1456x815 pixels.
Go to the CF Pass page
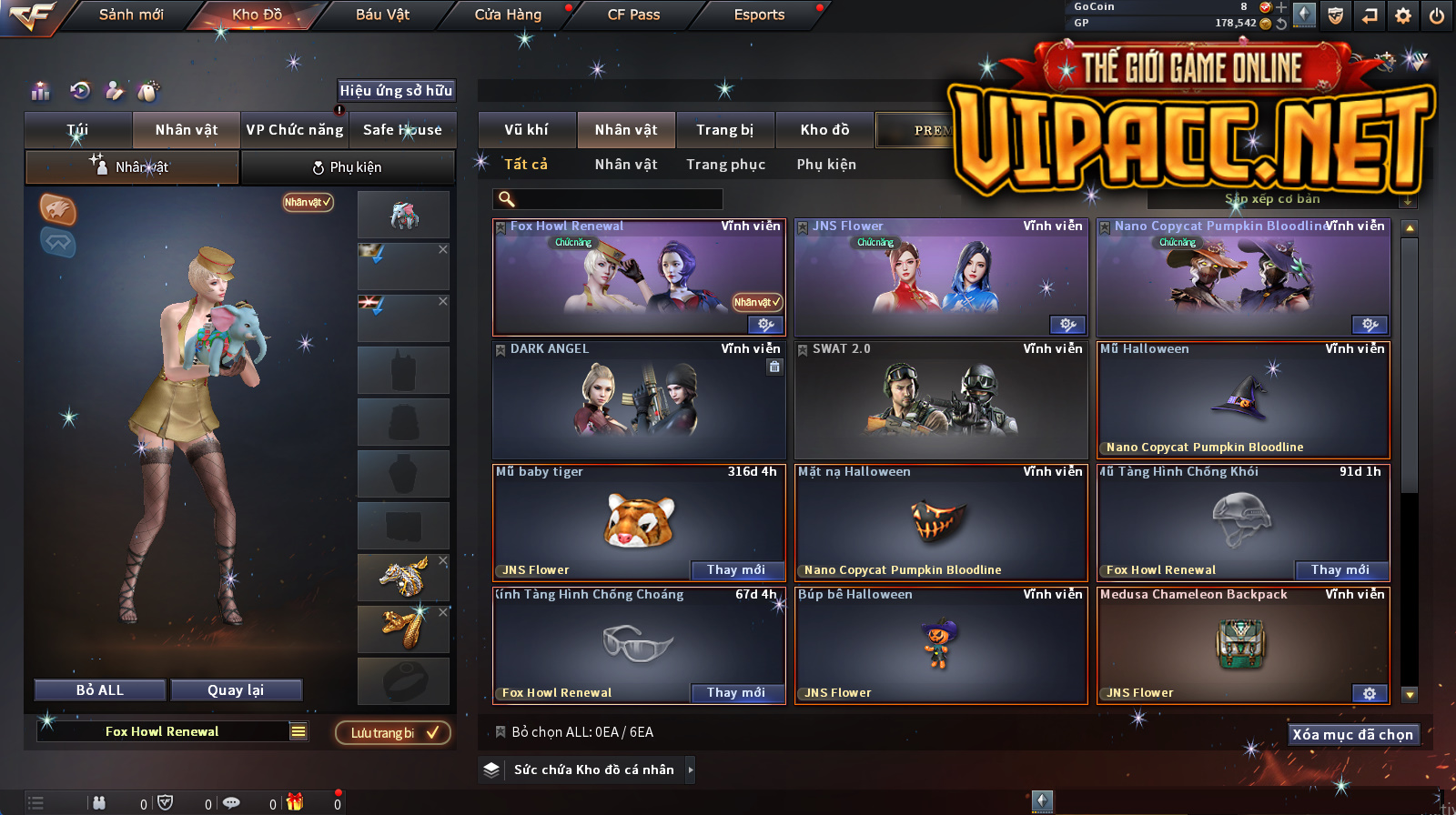click(633, 15)
